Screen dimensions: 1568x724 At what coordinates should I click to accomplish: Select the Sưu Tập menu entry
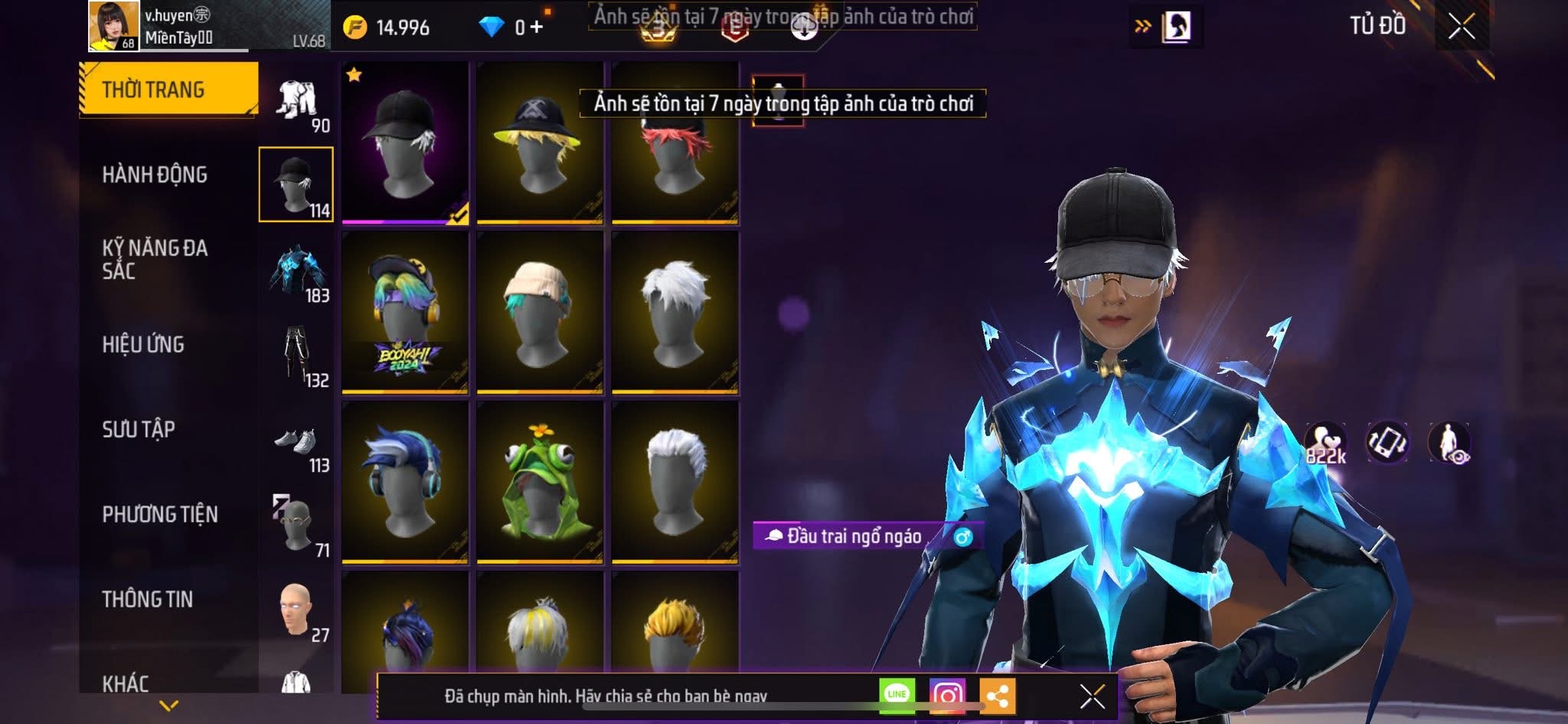pos(139,429)
